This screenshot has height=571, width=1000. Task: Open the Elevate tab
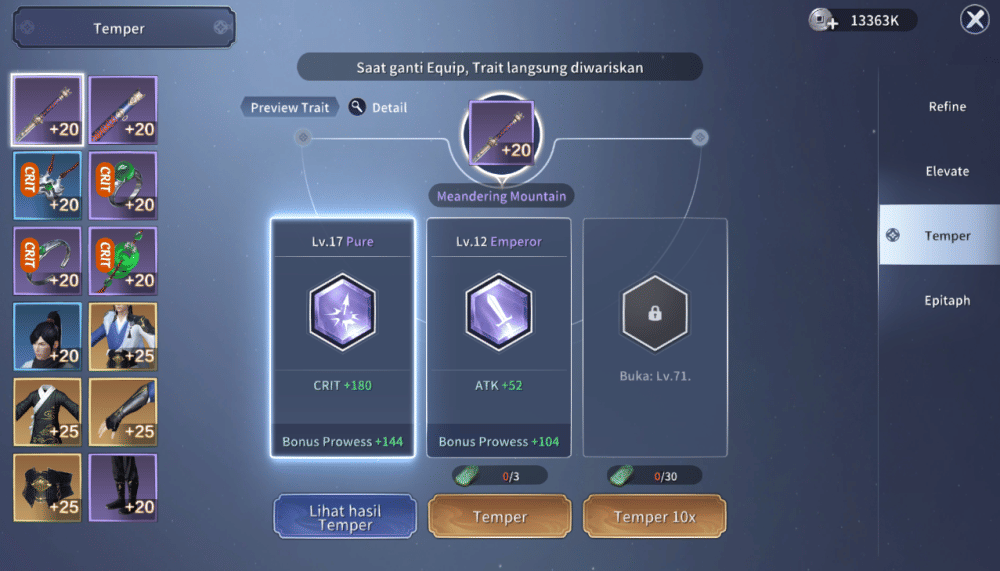click(946, 171)
